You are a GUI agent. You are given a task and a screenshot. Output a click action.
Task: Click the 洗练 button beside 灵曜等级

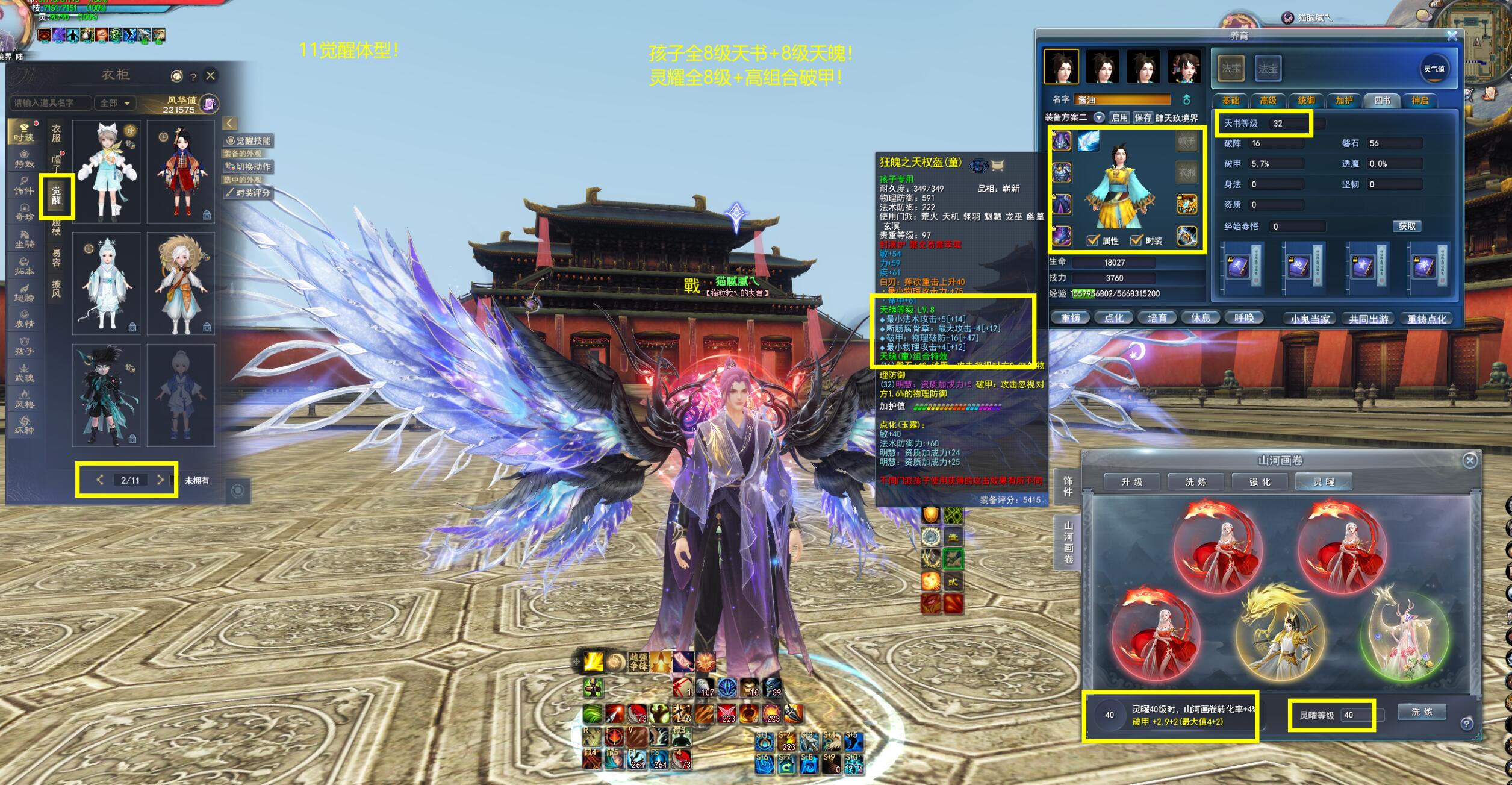(1421, 712)
